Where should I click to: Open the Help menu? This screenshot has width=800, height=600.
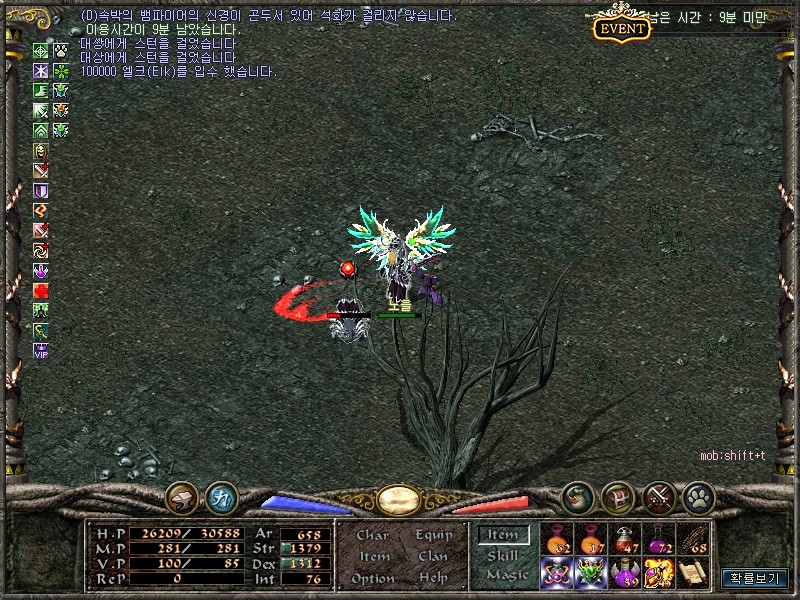coord(433,578)
